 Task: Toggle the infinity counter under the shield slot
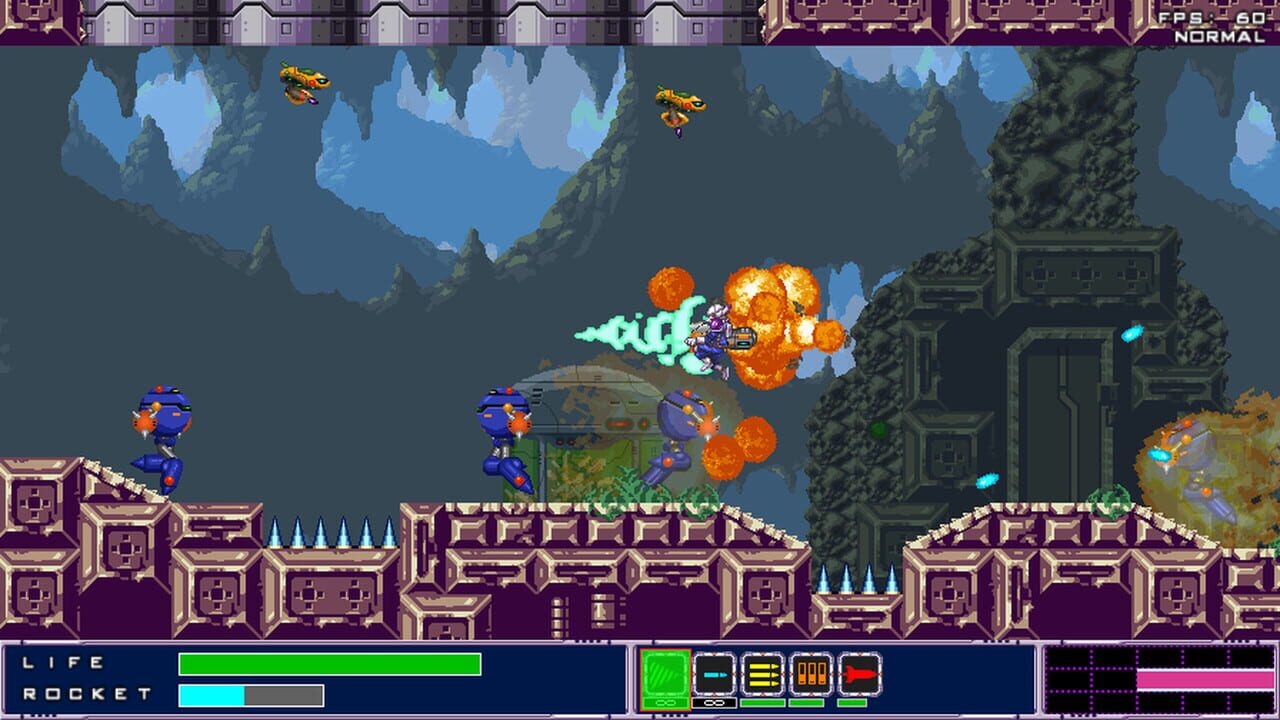pyautogui.click(x=665, y=702)
